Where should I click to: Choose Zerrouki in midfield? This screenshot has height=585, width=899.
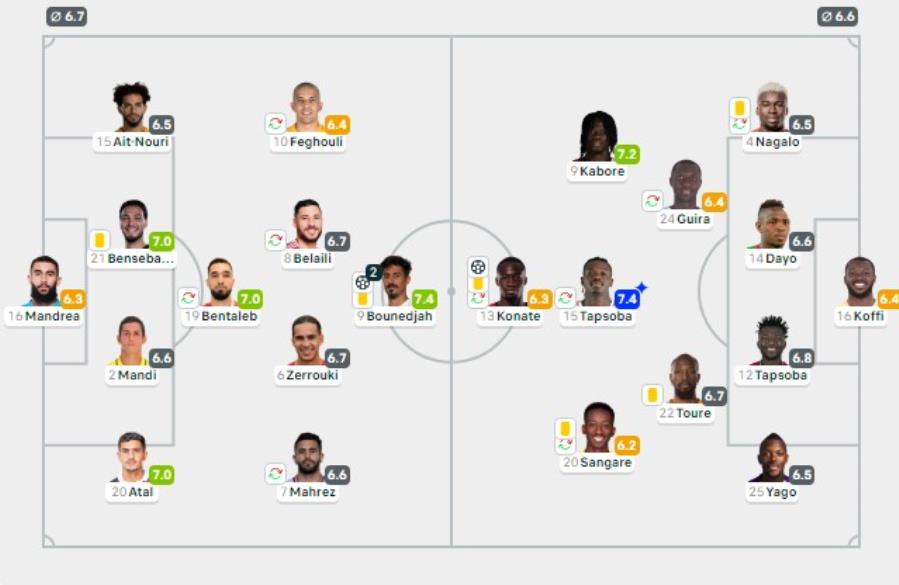(x=307, y=342)
